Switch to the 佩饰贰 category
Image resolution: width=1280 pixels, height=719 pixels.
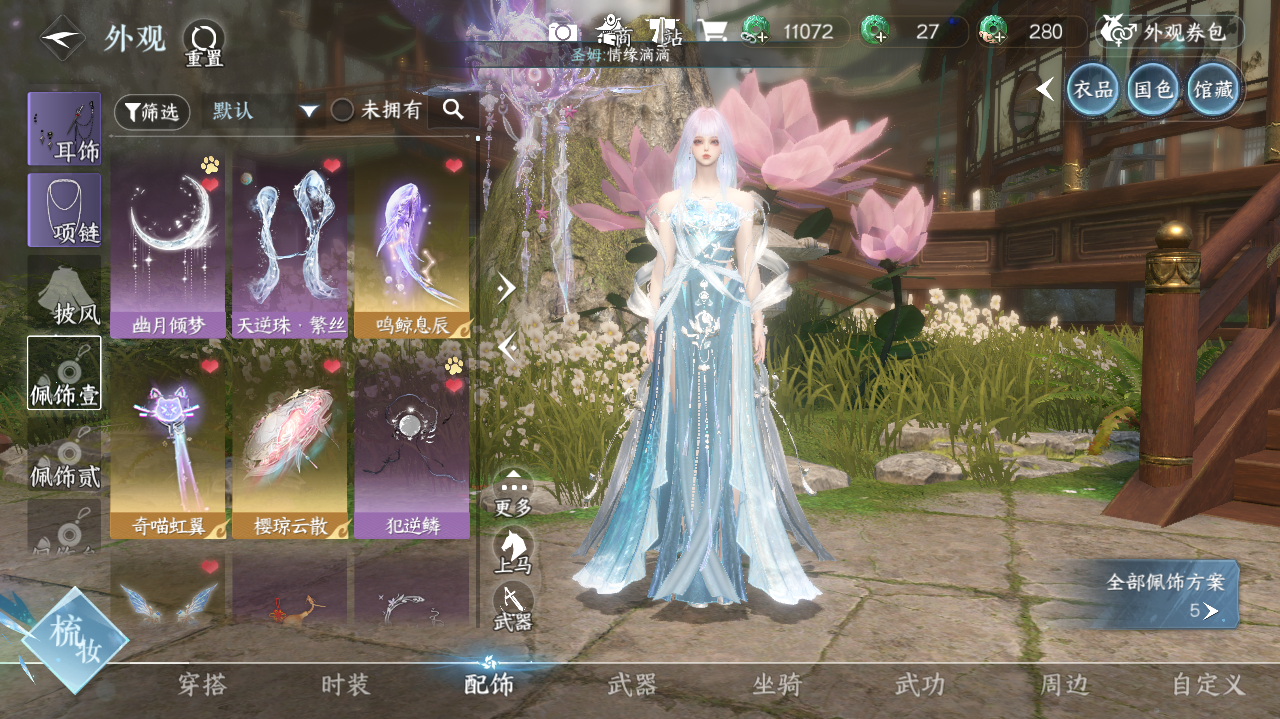[x=64, y=453]
